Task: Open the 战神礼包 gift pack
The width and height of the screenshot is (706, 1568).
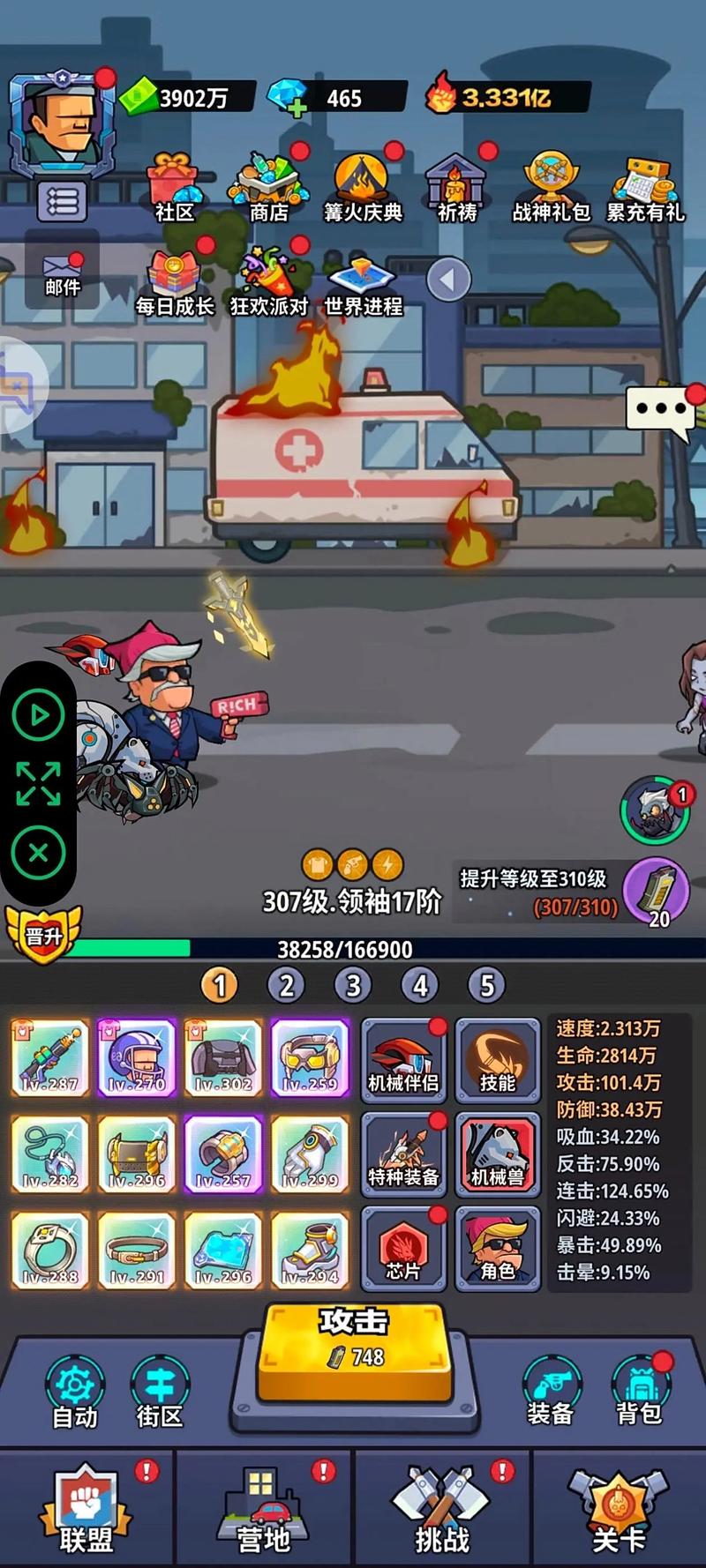Action: point(552,185)
